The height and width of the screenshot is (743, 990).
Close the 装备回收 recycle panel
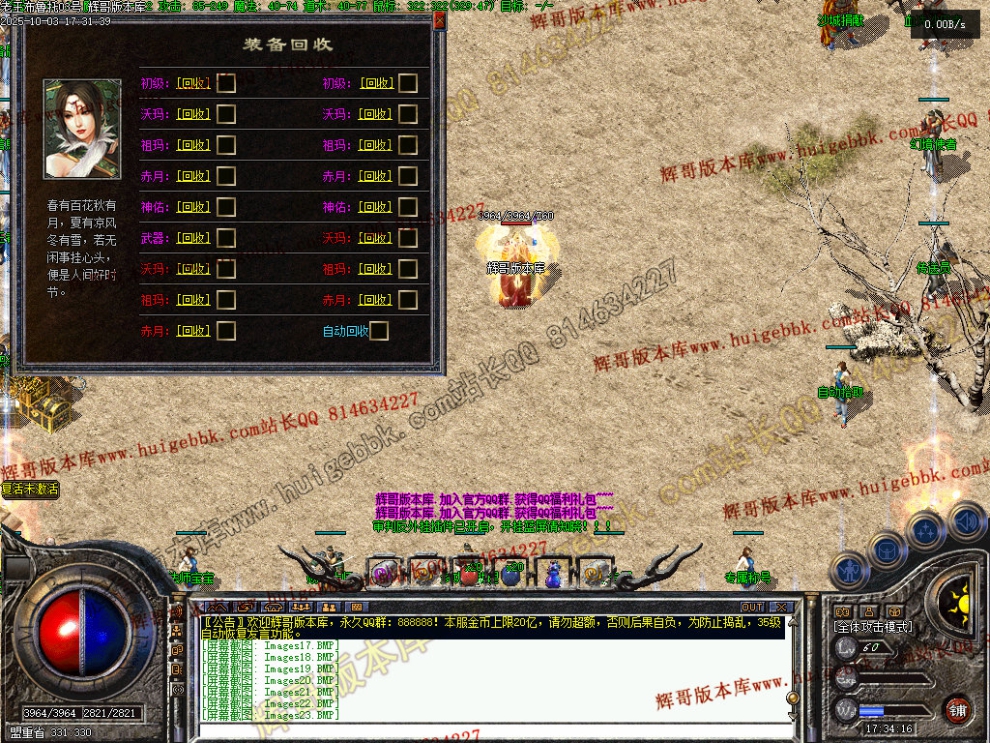click(439, 20)
